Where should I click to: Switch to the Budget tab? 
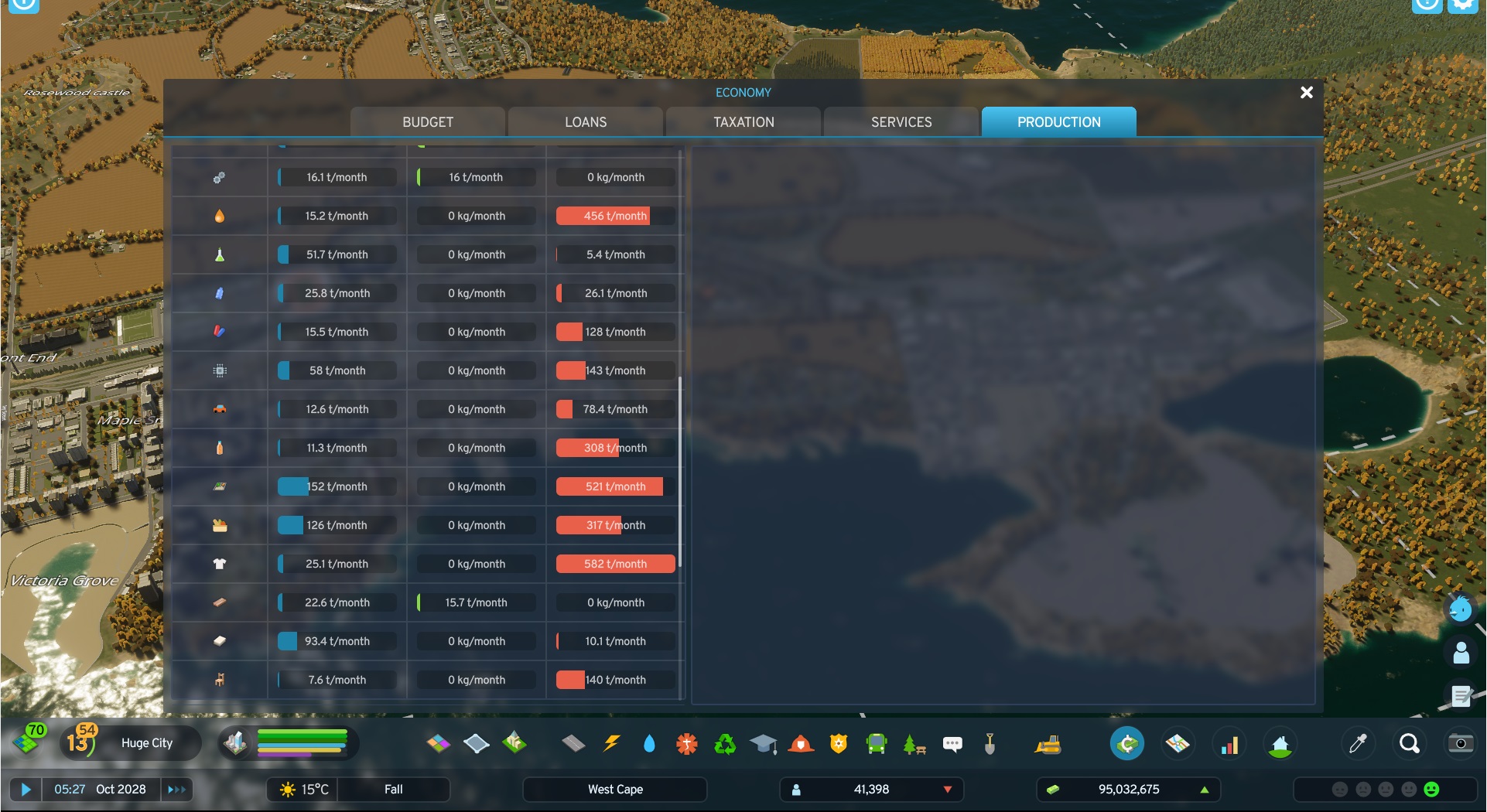coord(428,121)
